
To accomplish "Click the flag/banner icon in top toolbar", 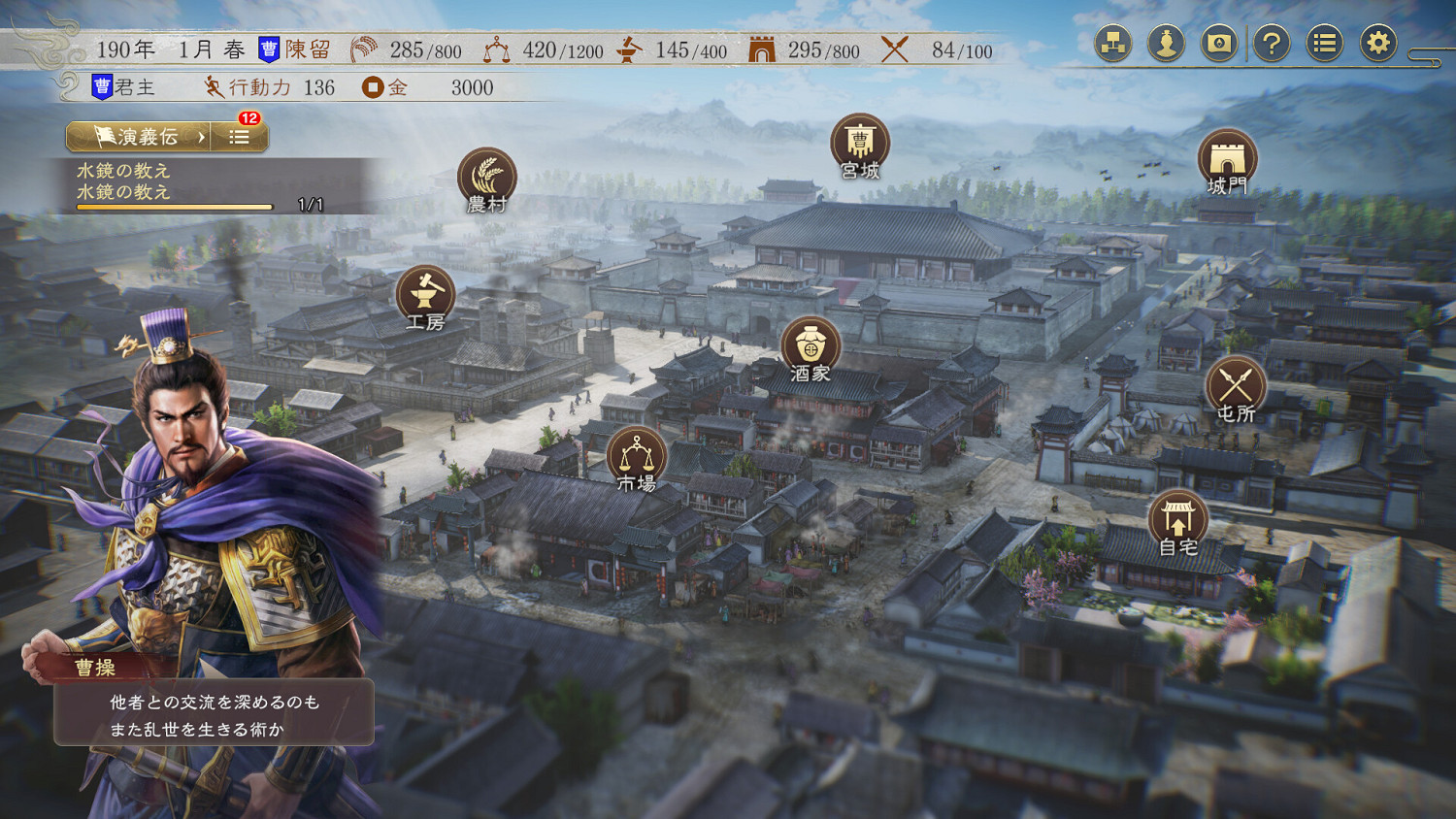I will point(1220,43).
